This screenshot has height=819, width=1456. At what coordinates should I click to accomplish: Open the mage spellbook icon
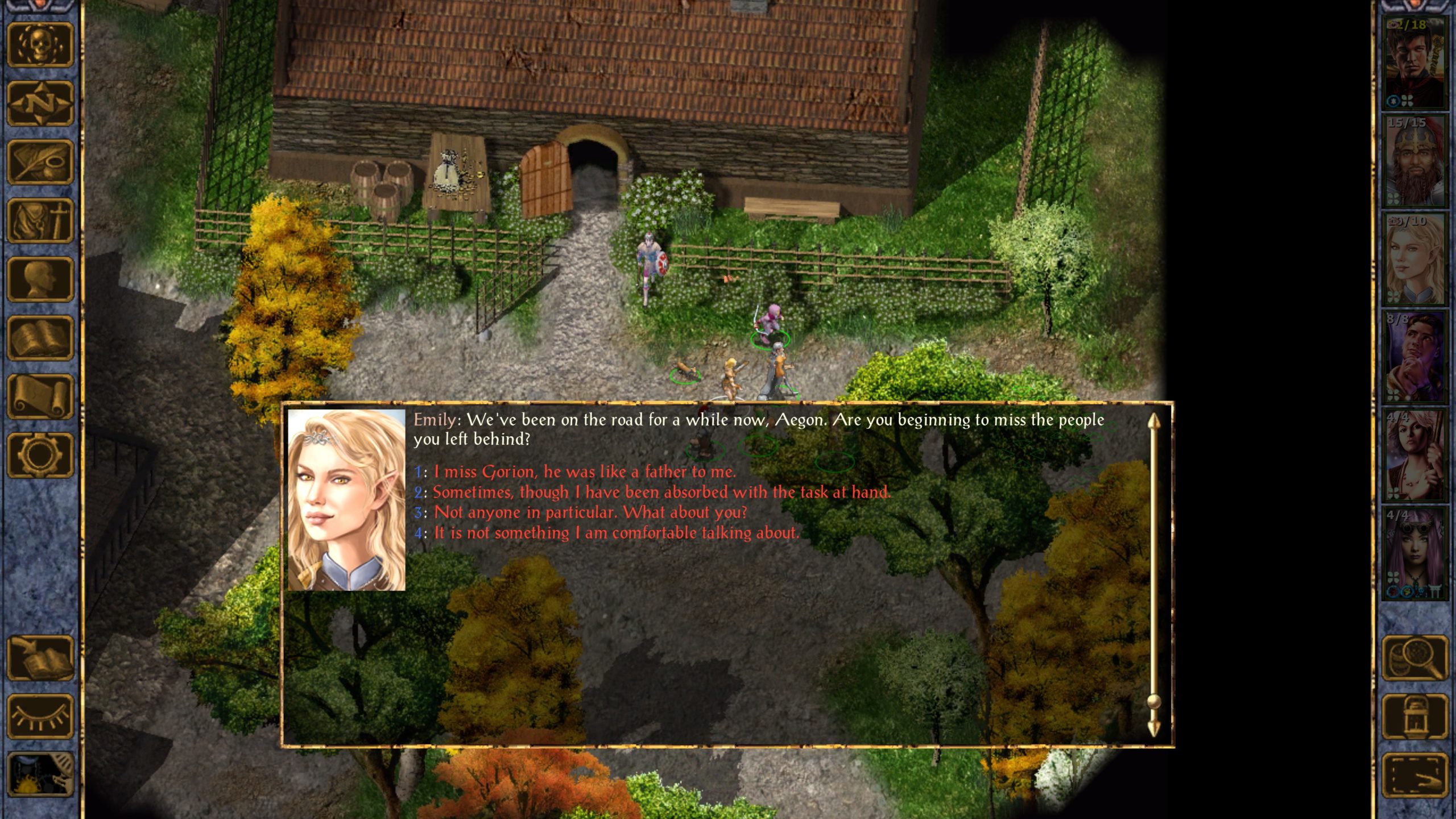click(x=40, y=338)
